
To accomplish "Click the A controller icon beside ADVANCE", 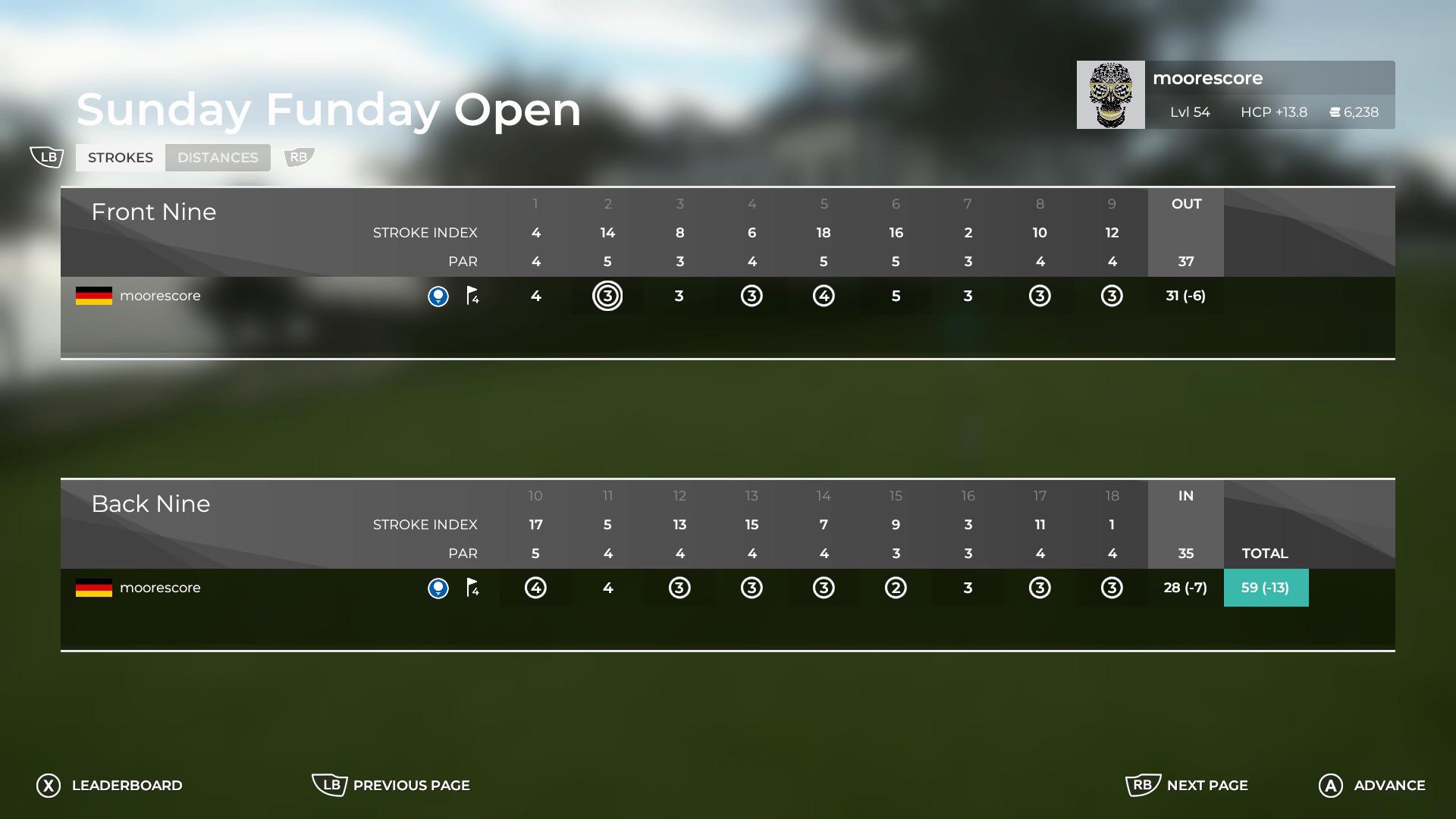I will click(1329, 786).
